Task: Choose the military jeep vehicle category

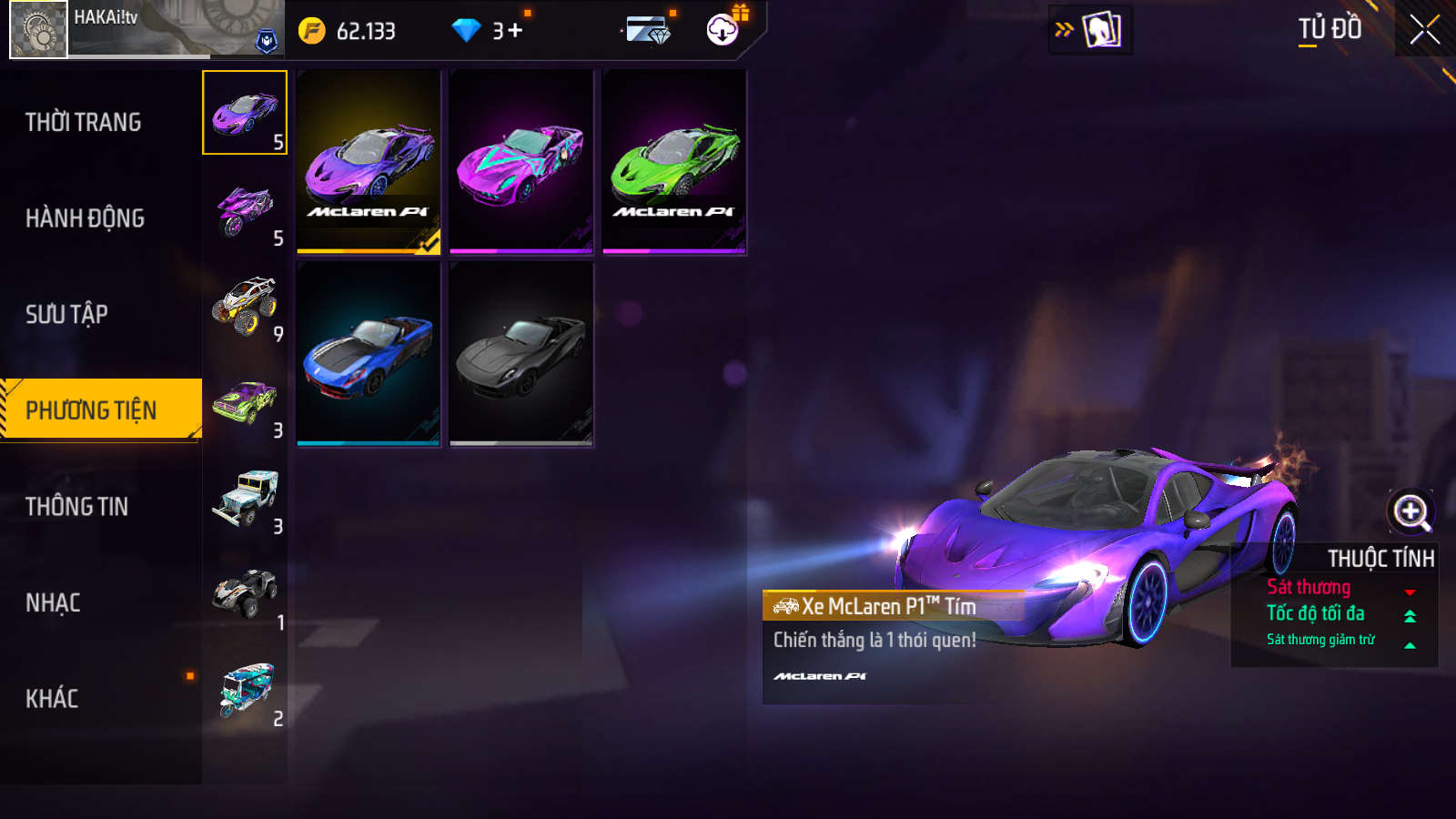Action: (245, 498)
